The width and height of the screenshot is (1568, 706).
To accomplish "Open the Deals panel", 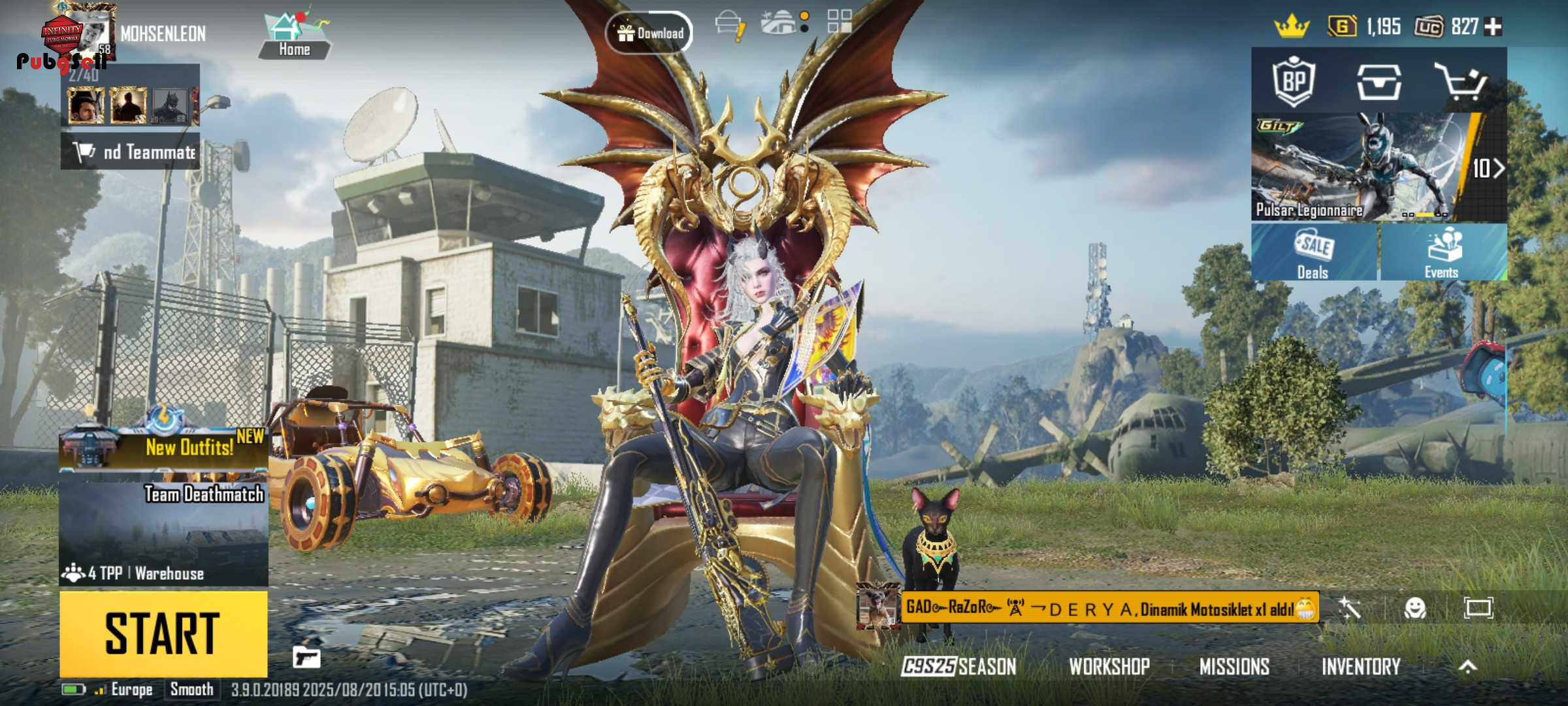I will click(x=1313, y=253).
